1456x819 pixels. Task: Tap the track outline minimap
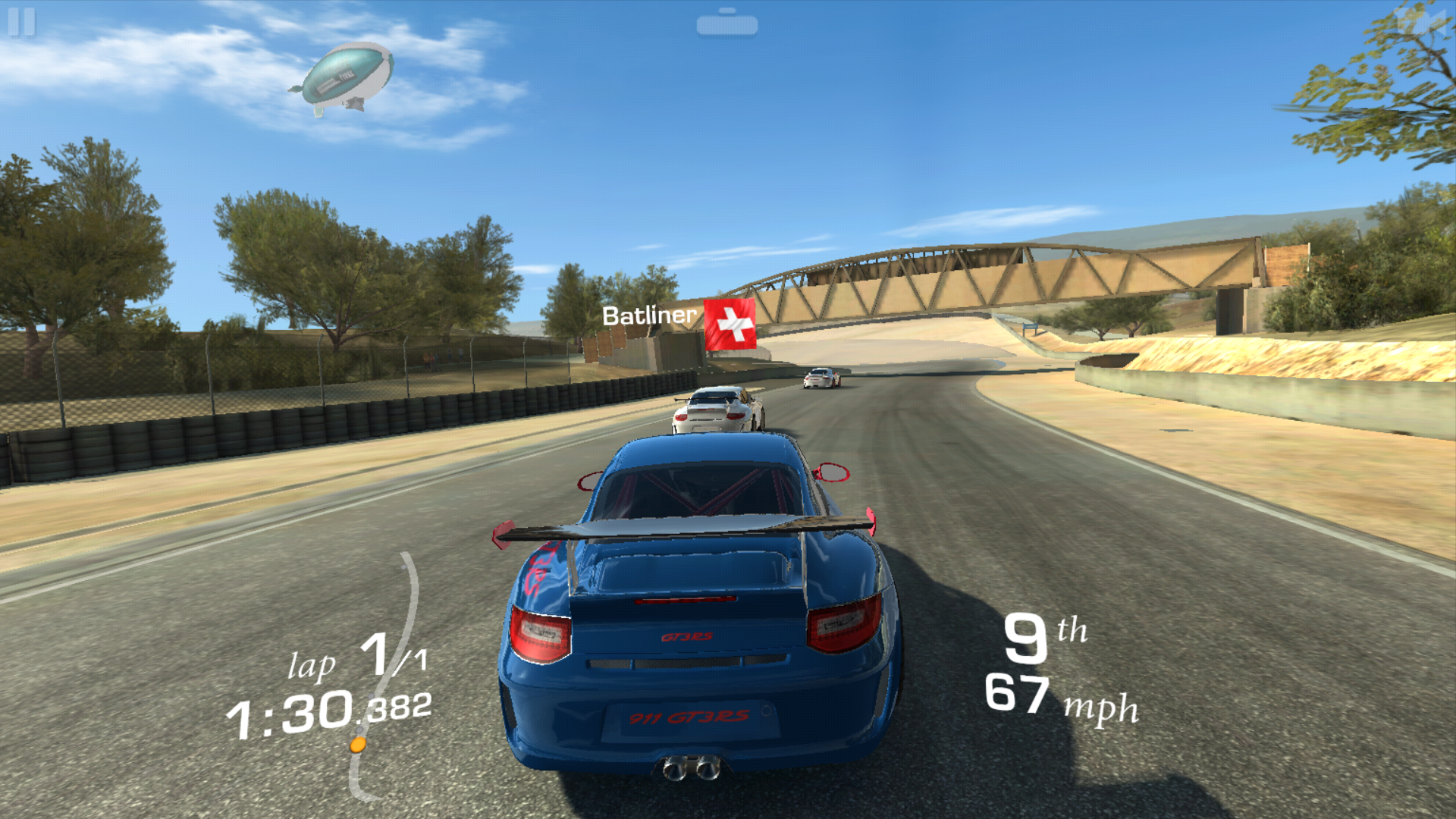tap(387, 675)
